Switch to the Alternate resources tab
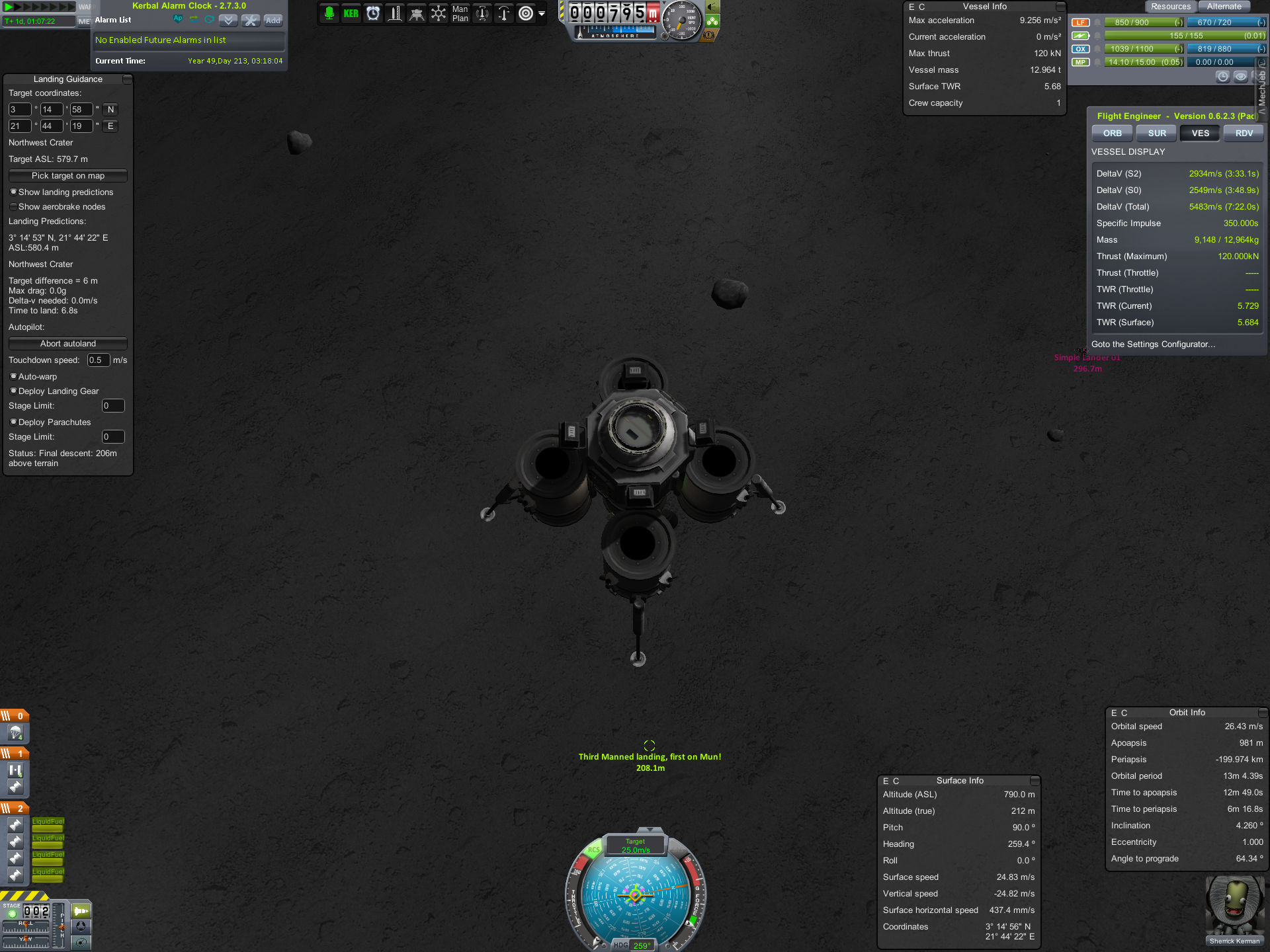 1224,7
